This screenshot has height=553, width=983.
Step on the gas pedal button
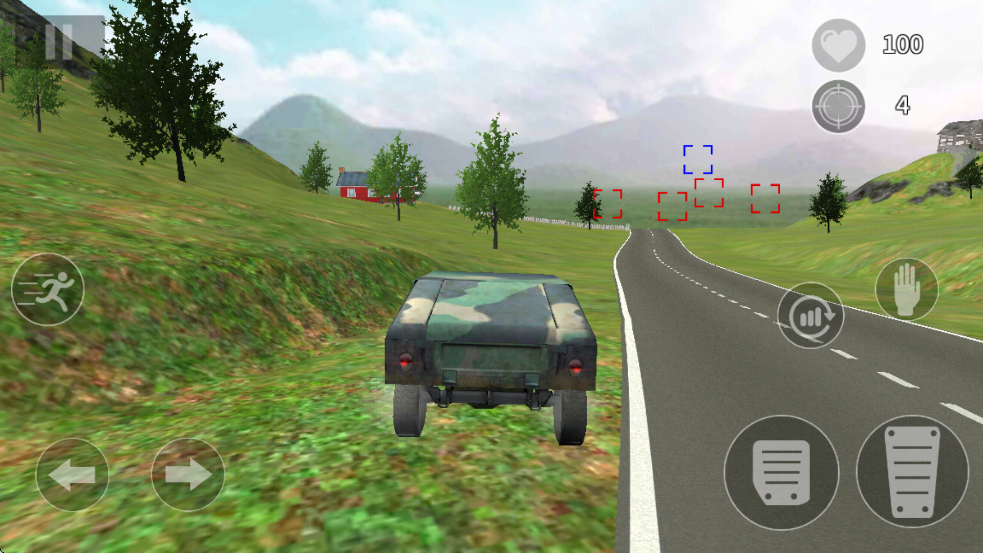(x=913, y=472)
